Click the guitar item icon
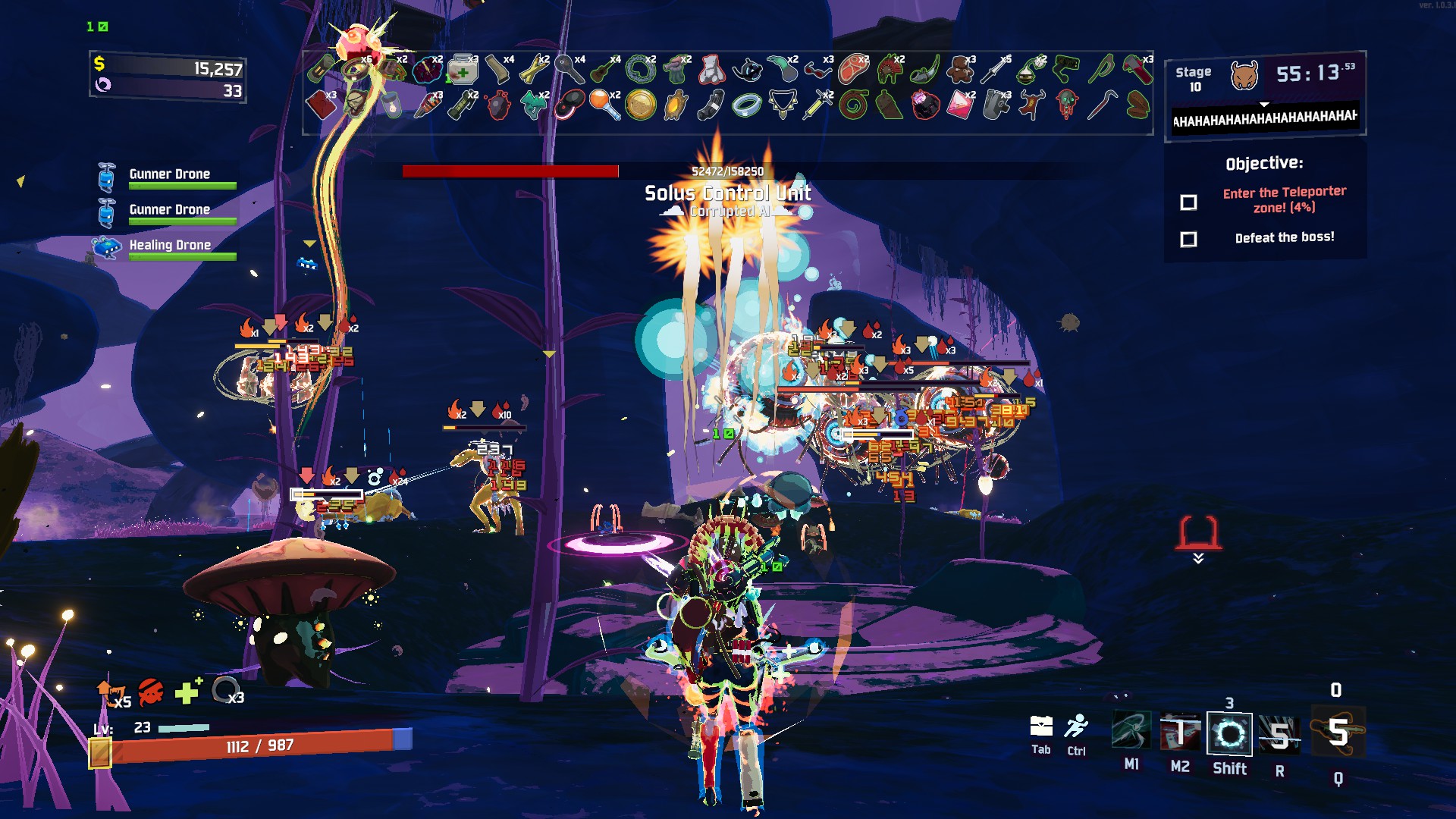 pos(604,71)
